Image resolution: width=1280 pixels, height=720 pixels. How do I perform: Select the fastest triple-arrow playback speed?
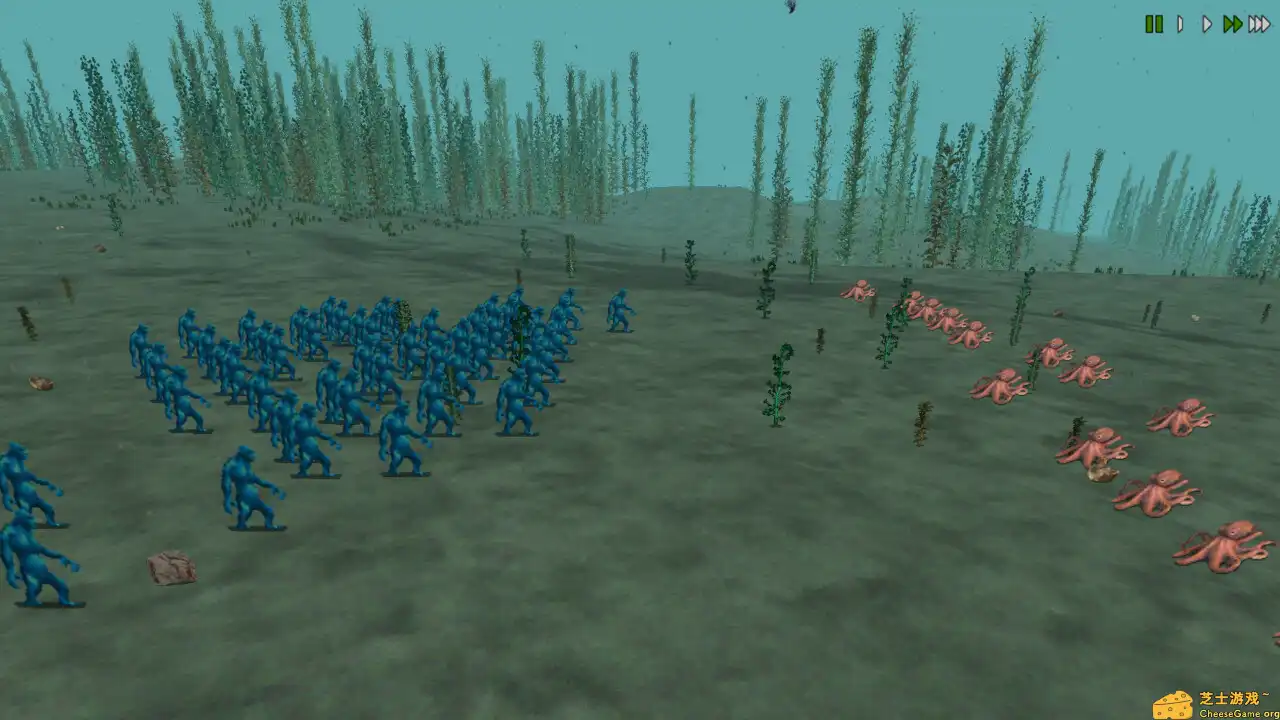click(x=1260, y=24)
